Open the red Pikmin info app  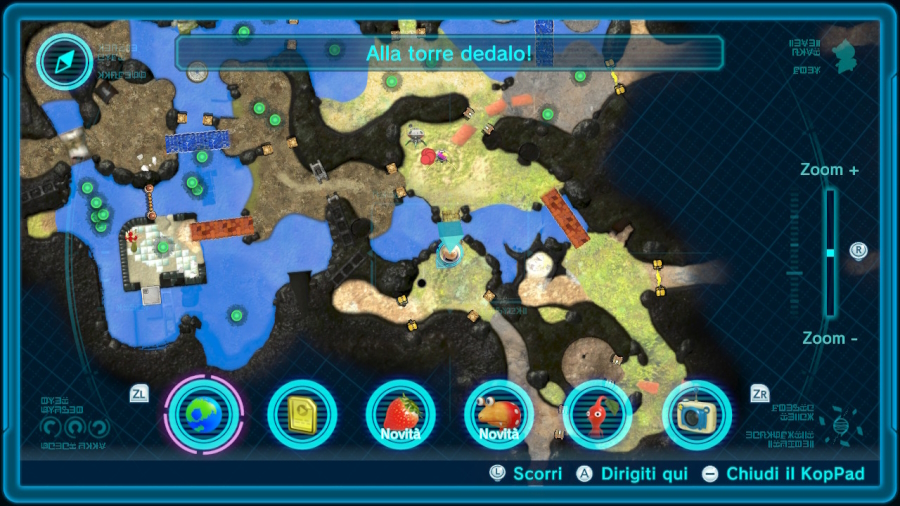pos(597,414)
